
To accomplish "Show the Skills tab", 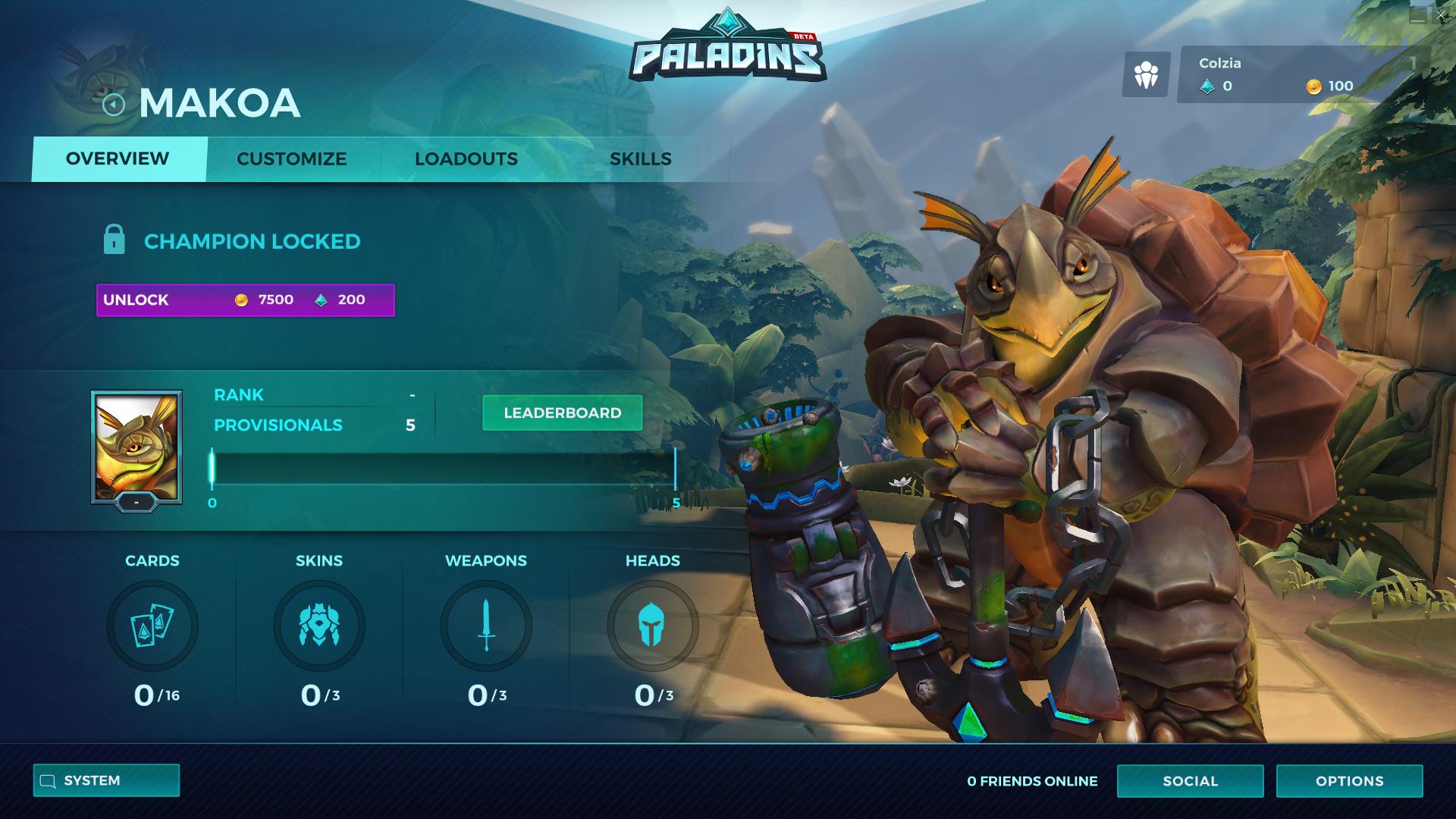I will pos(640,159).
